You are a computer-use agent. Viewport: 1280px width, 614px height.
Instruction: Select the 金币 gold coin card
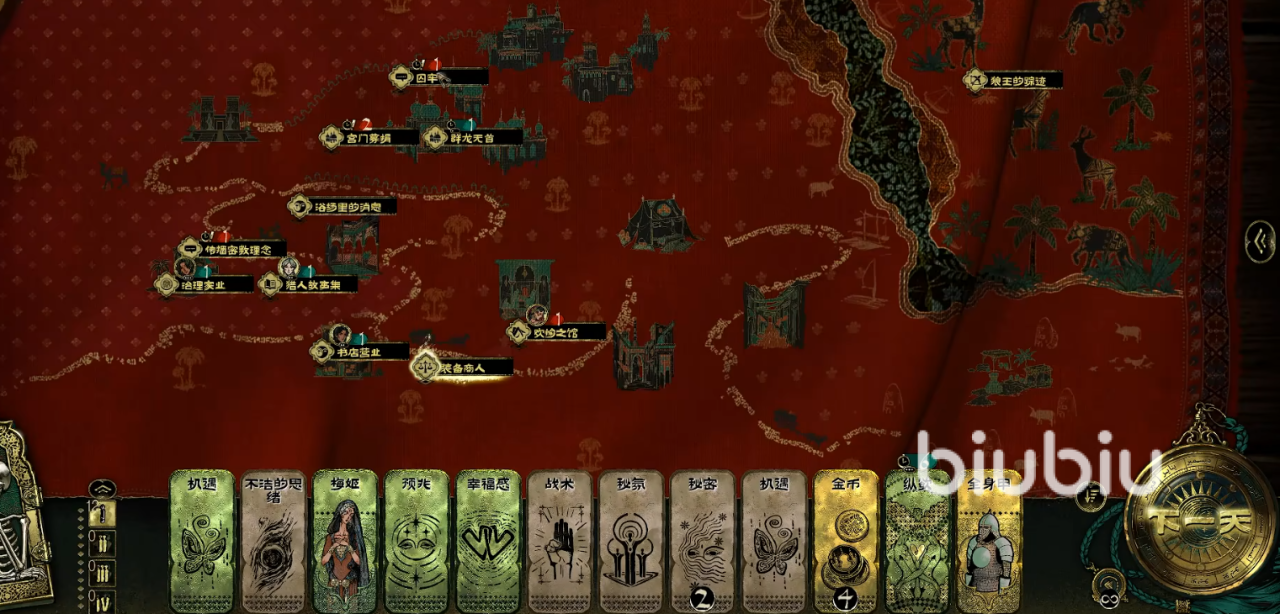(846, 542)
